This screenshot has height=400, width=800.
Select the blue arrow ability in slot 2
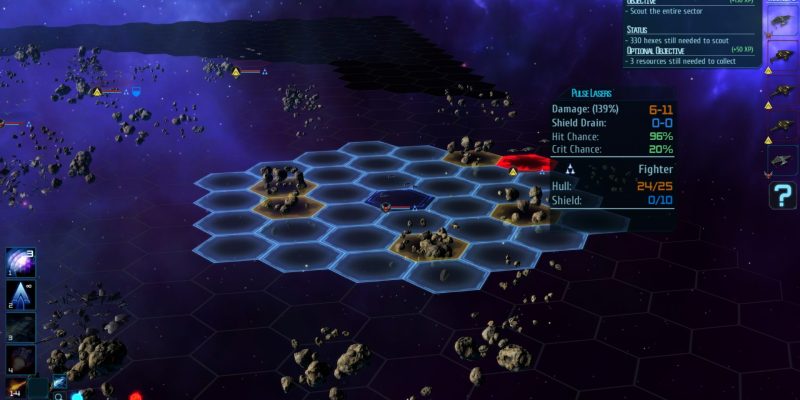pos(21,296)
